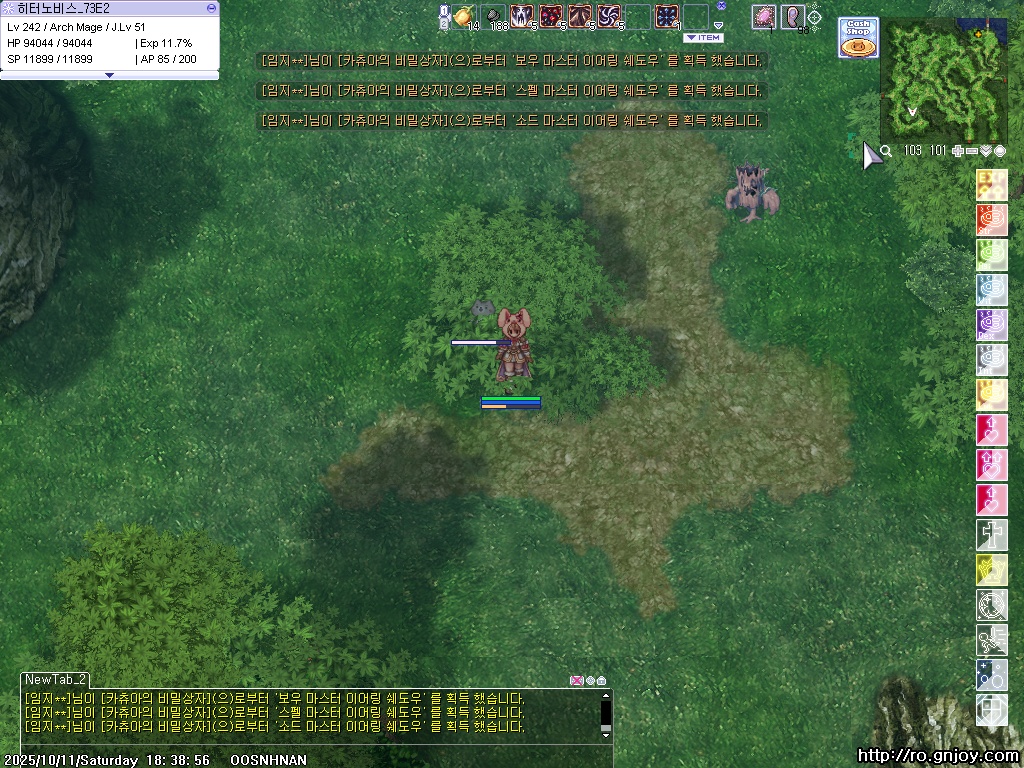Screen dimensions: 1024x768
Task: Select the purple ear-shaped item slot
Action: tap(793, 16)
